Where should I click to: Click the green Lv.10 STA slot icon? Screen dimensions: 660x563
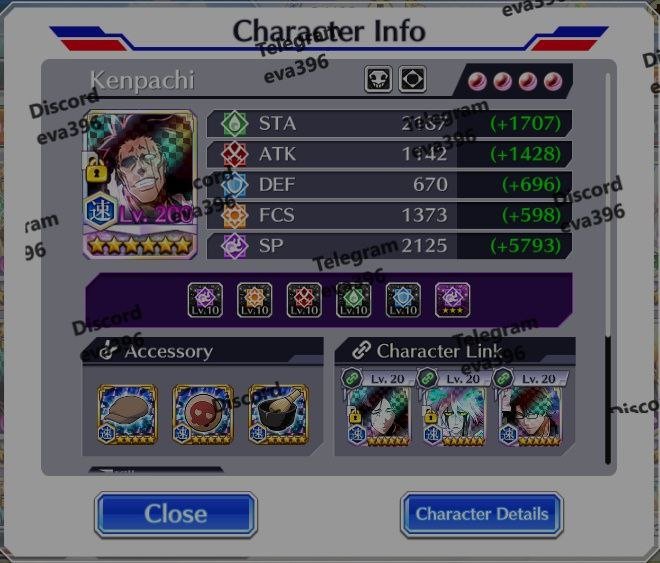(x=354, y=299)
